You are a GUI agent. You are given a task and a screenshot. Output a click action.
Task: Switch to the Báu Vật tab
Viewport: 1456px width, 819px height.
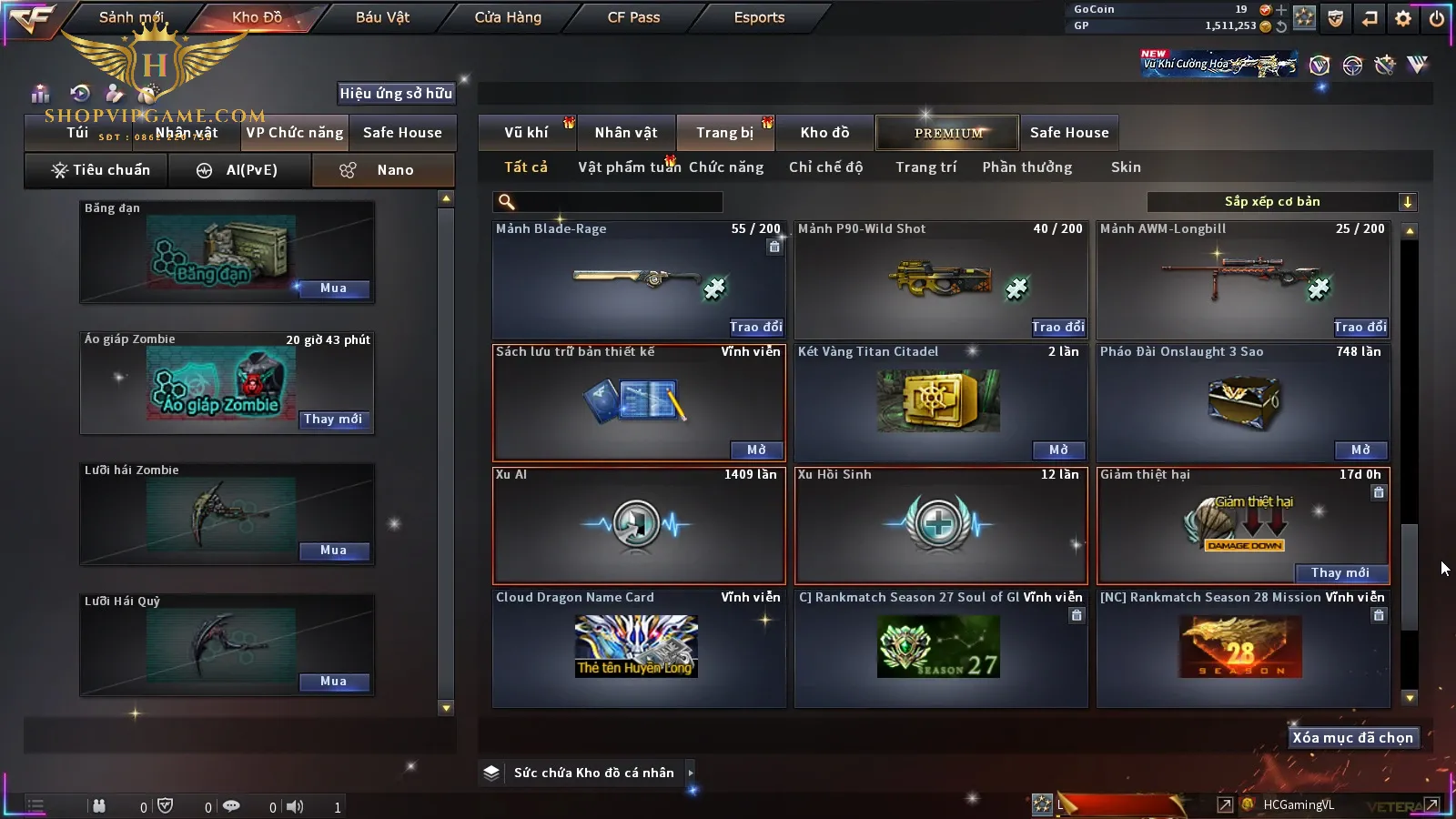click(x=382, y=17)
